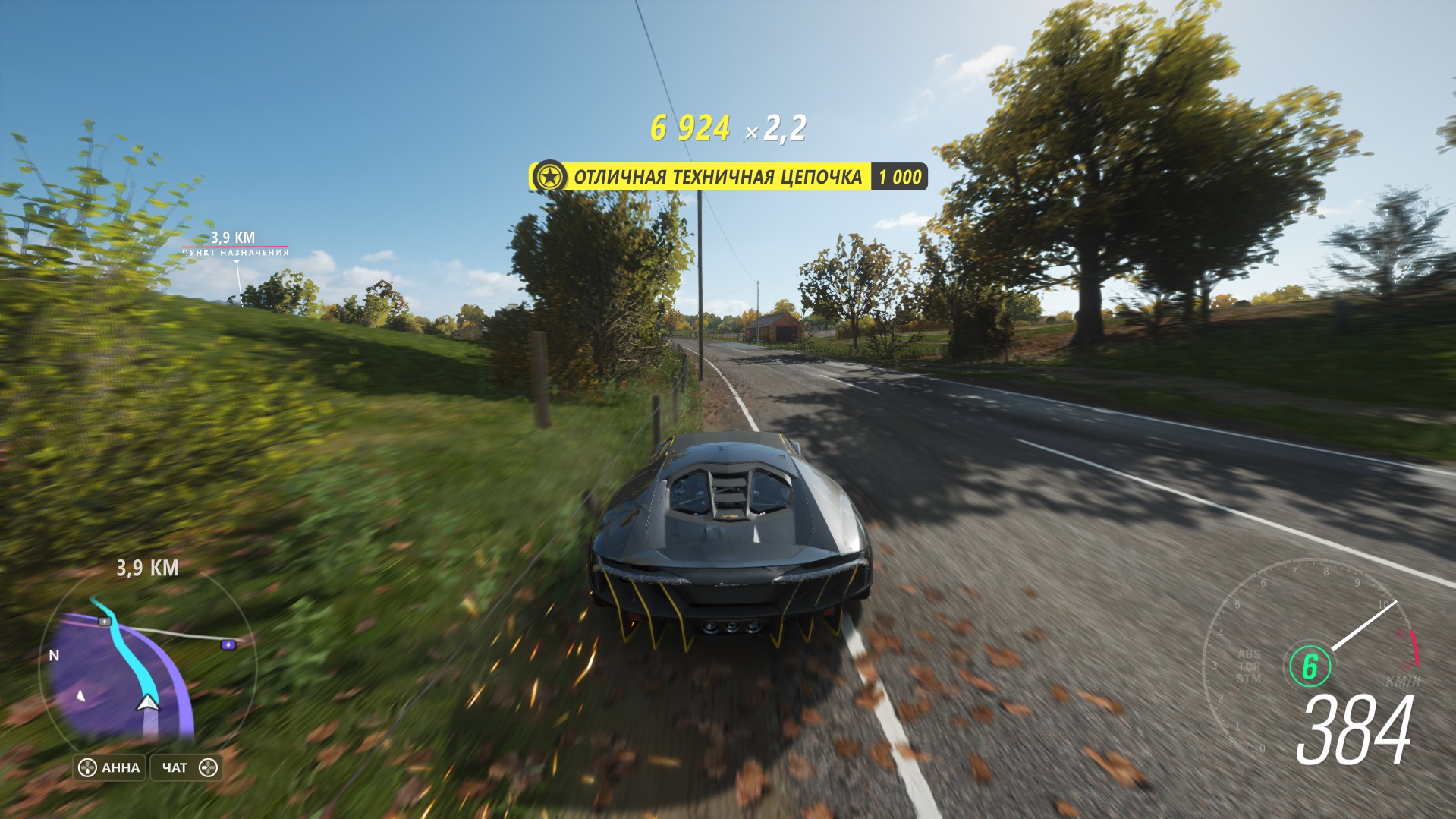Screen dimensions: 1456x819
Task: Select the gray lightning marker on the minimap route
Action: tap(105, 622)
